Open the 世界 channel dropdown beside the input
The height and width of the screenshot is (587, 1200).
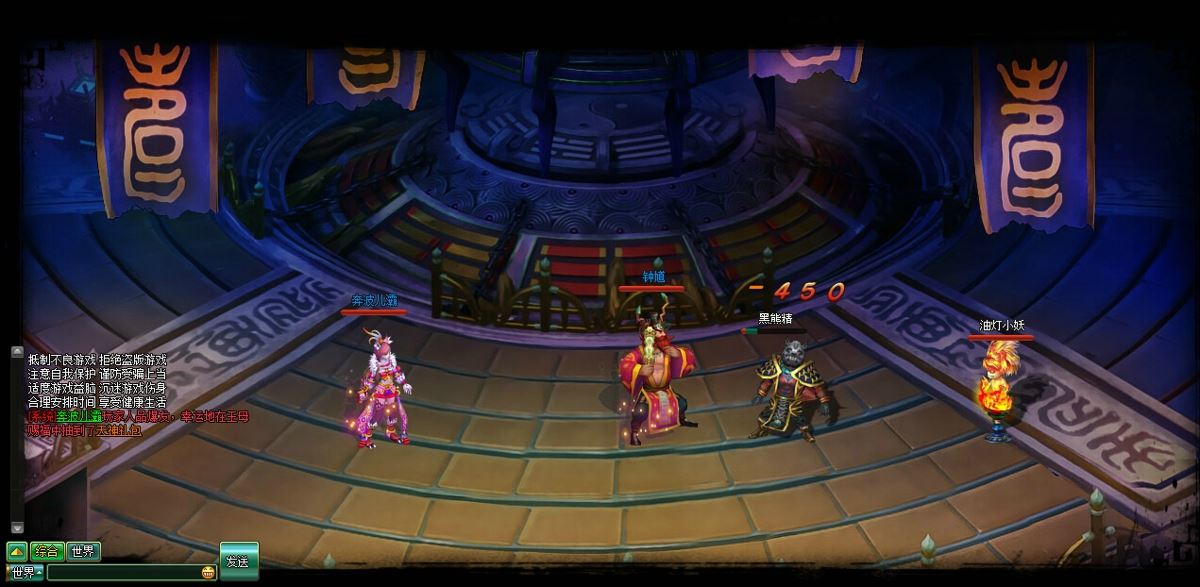pyautogui.click(x=25, y=573)
